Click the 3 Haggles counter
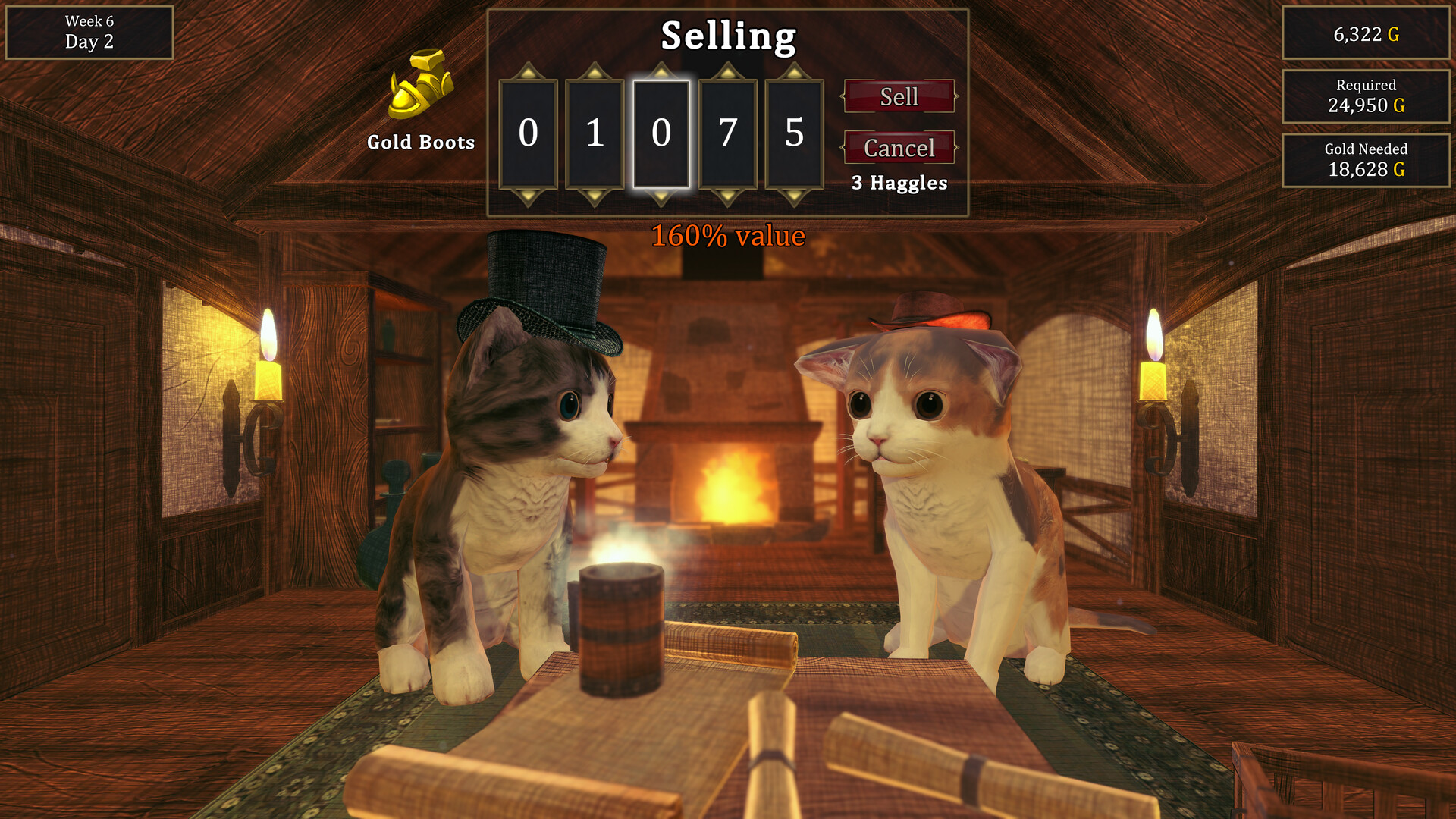Image resolution: width=1456 pixels, height=819 pixels. (898, 183)
